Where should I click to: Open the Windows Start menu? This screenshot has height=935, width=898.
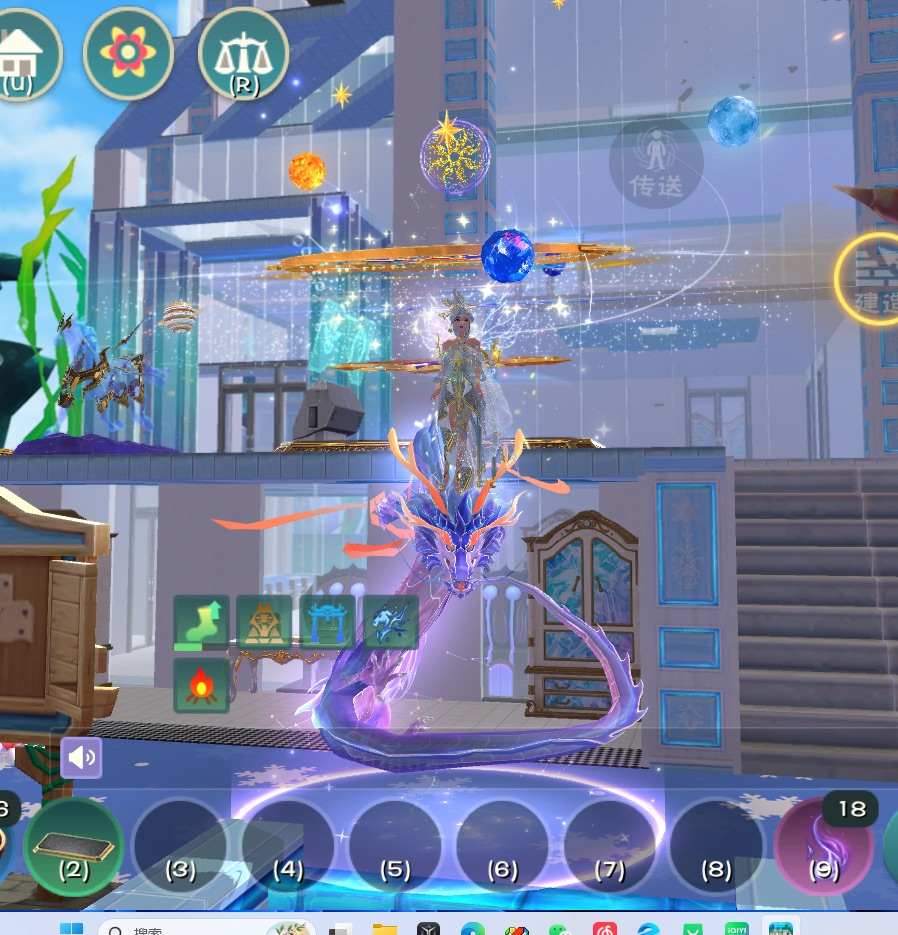[x=72, y=929]
